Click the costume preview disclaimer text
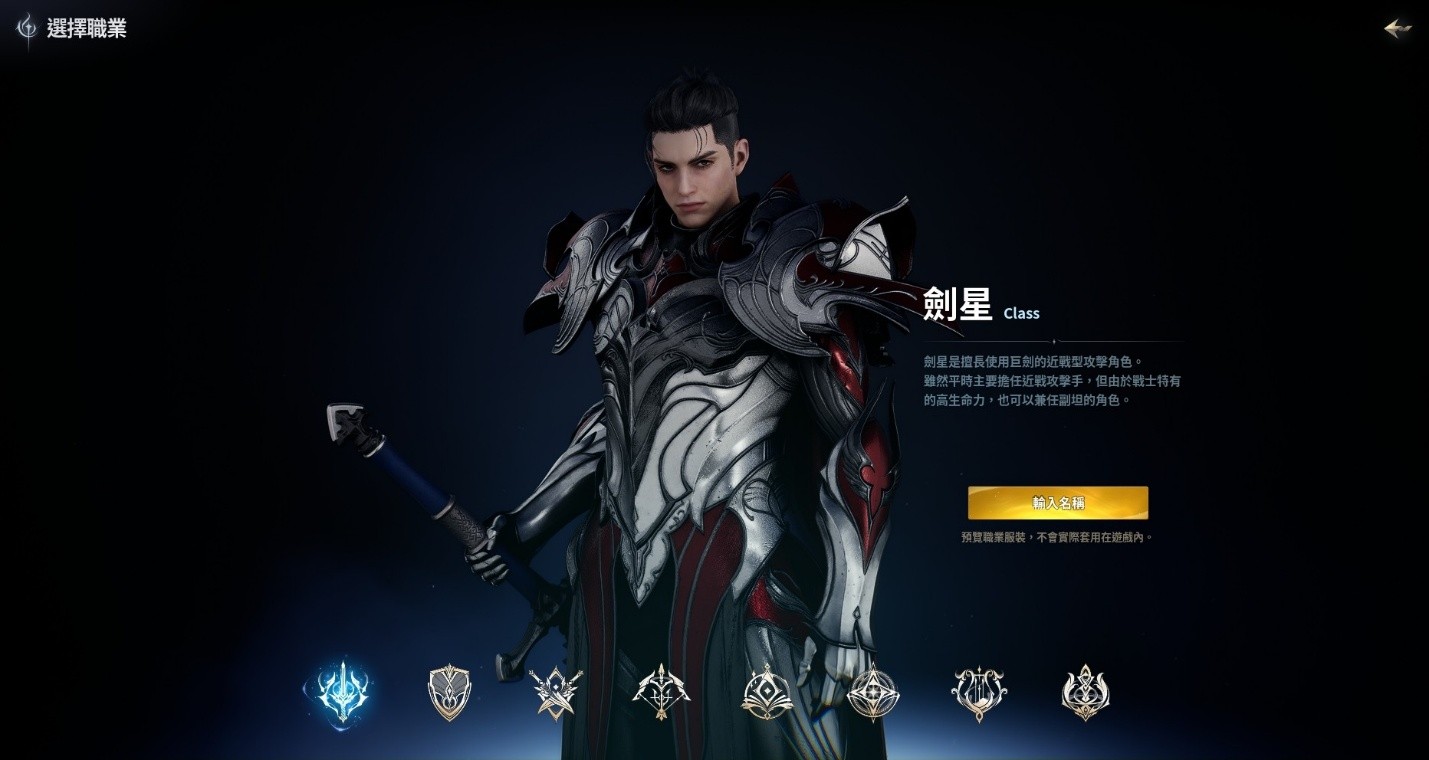1429x760 pixels. (x=1057, y=537)
